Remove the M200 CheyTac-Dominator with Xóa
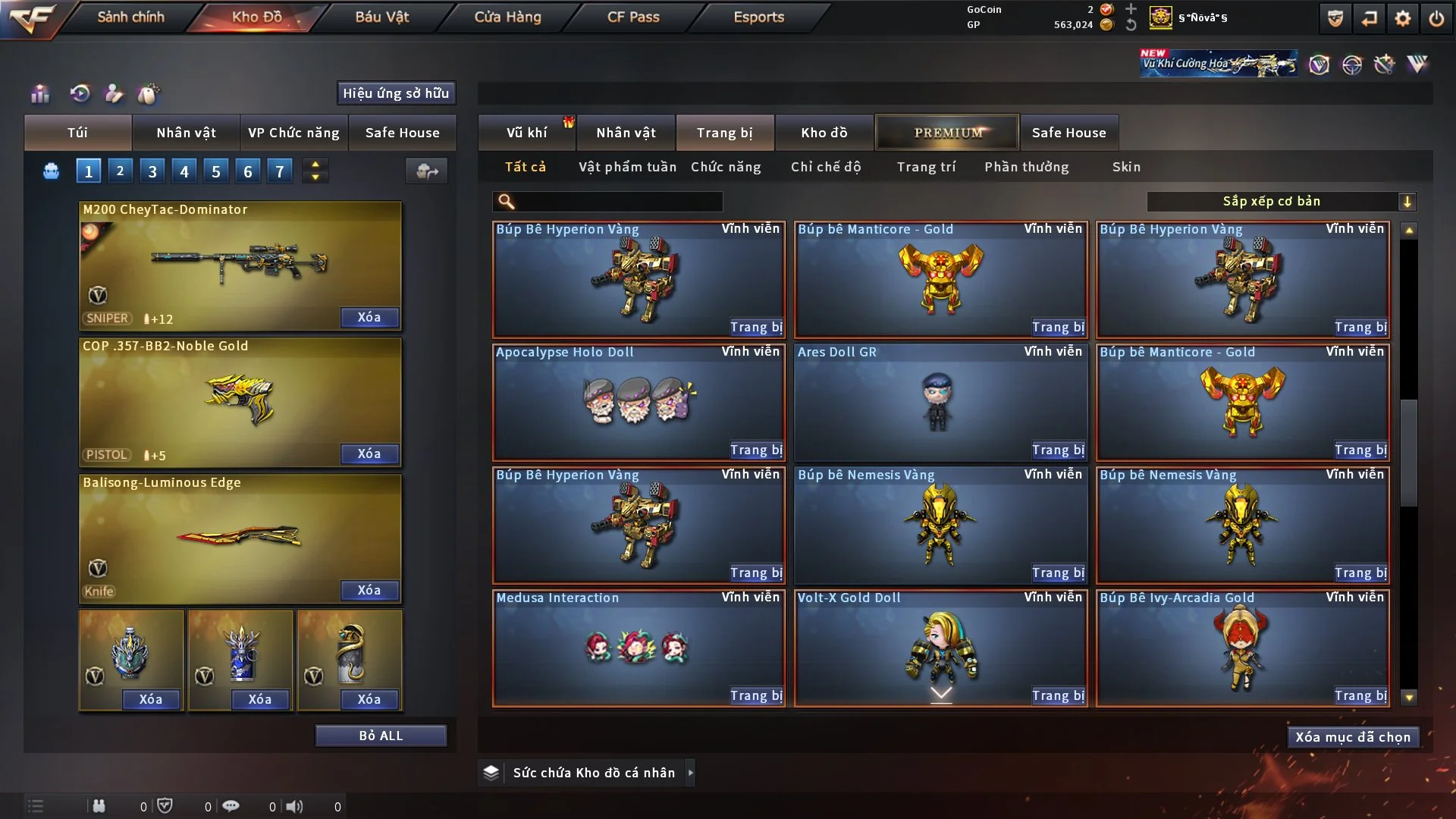 (369, 317)
